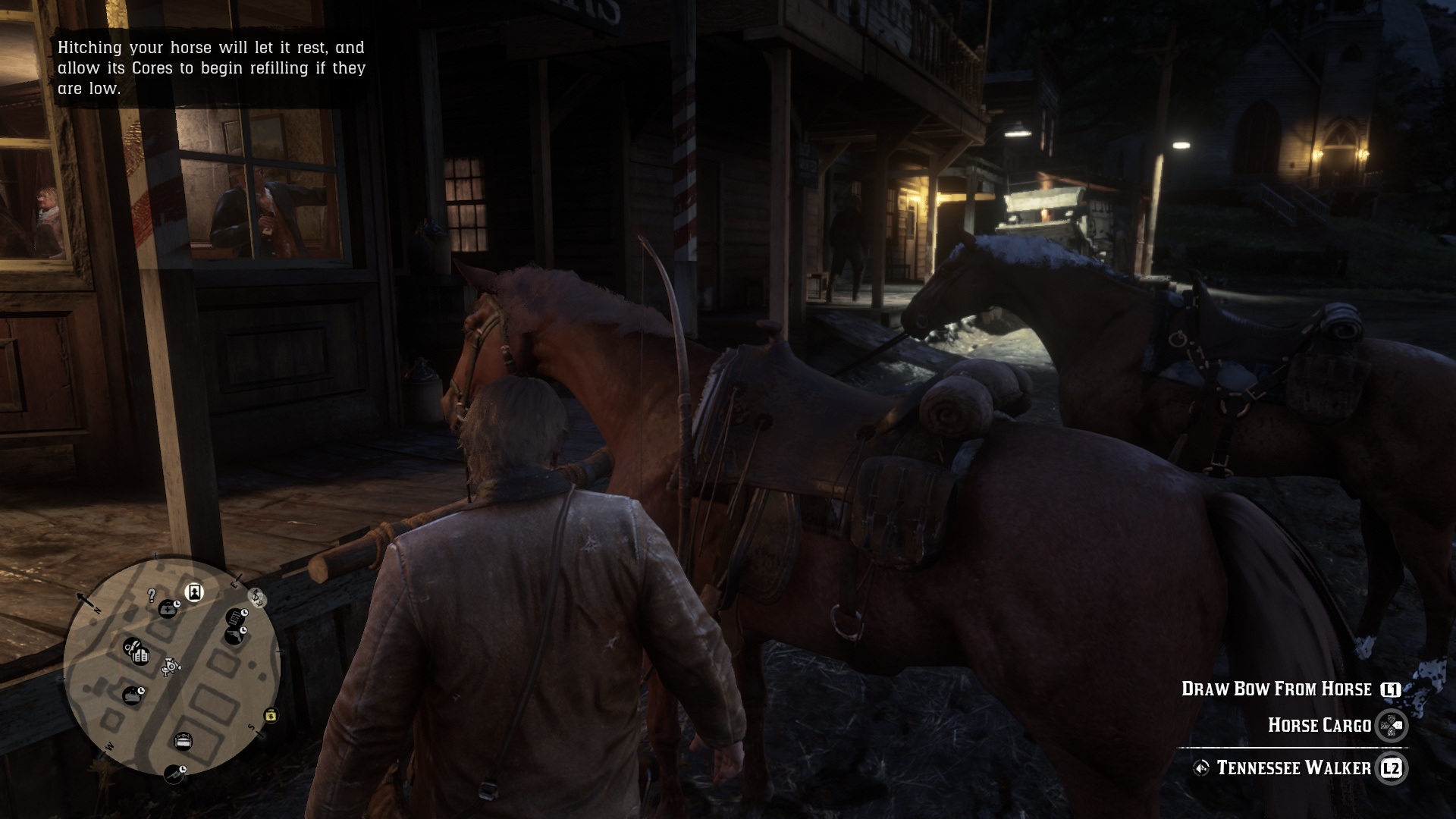
Task: Click the rifle icon at the minimap's bottom edge
Action: pyautogui.click(x=175, y=772)
